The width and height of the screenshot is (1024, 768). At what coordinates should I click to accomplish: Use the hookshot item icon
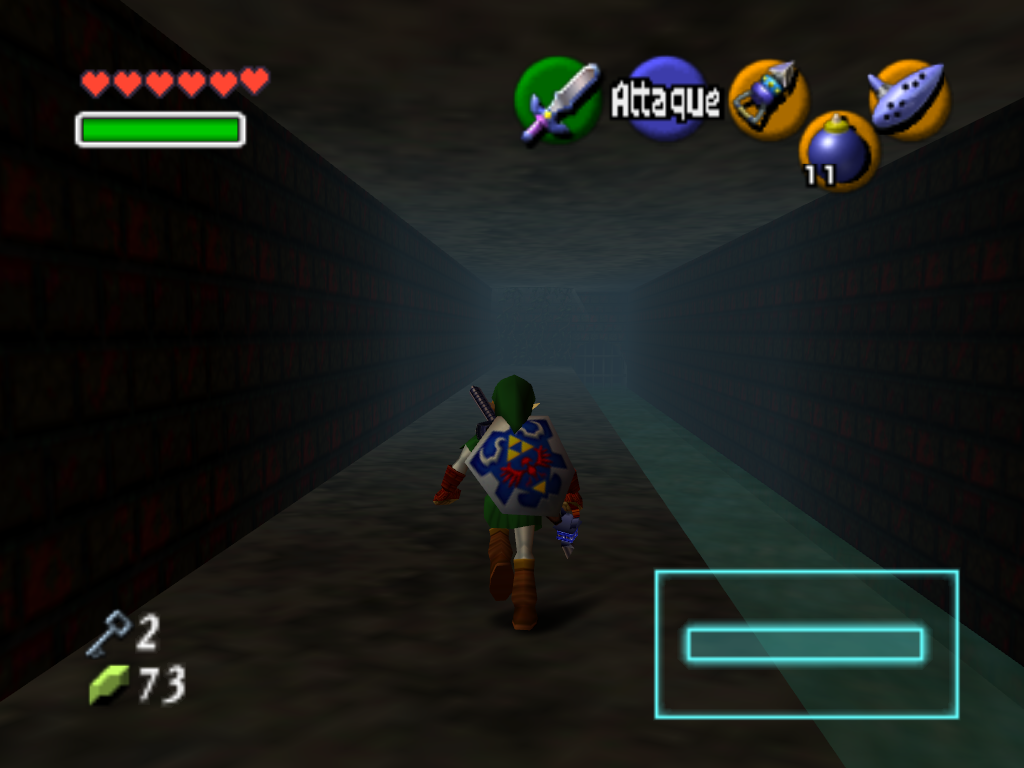(768, 98)
